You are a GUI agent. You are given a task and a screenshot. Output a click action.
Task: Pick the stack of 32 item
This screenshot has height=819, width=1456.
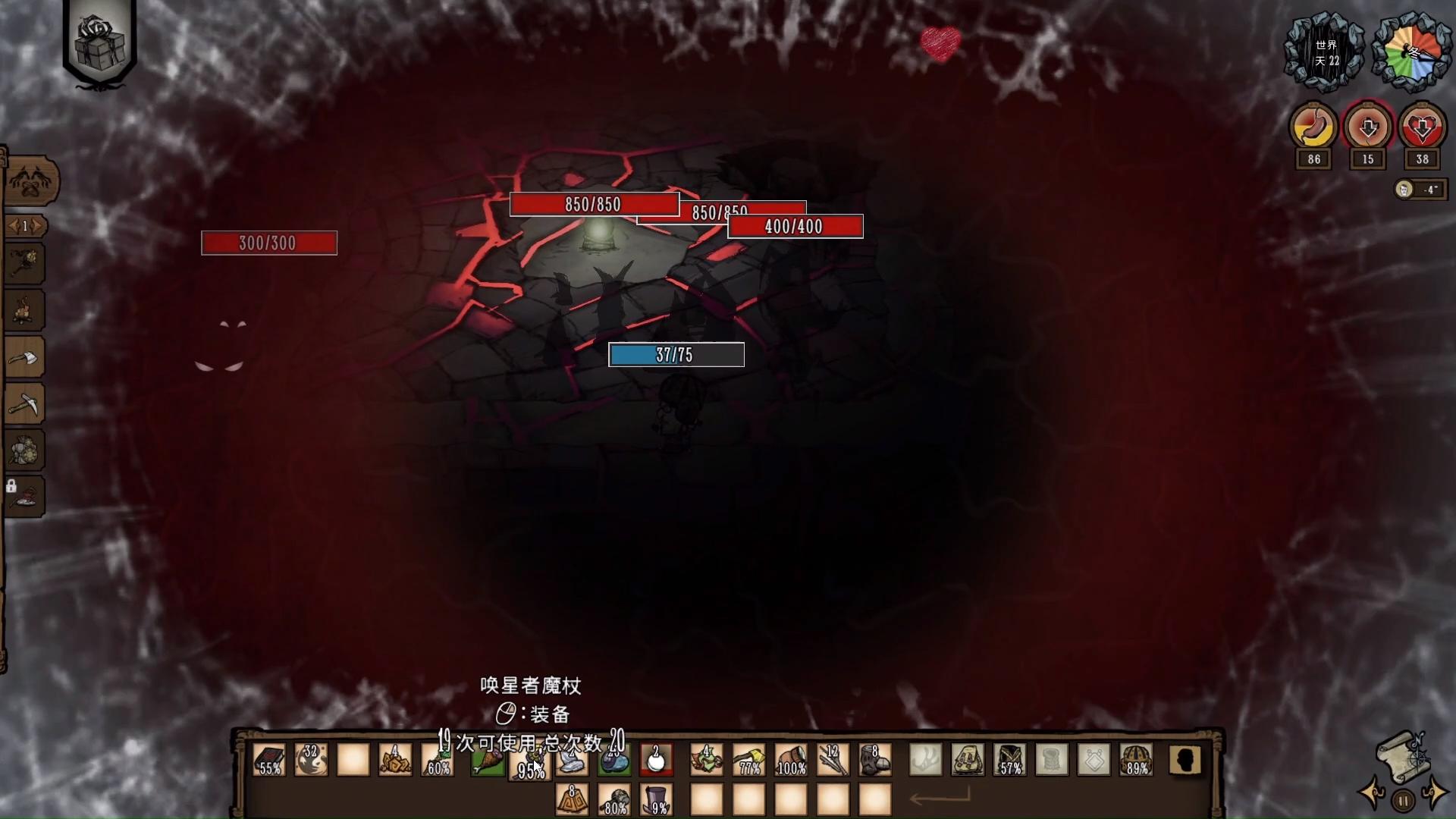pos(311,760)
